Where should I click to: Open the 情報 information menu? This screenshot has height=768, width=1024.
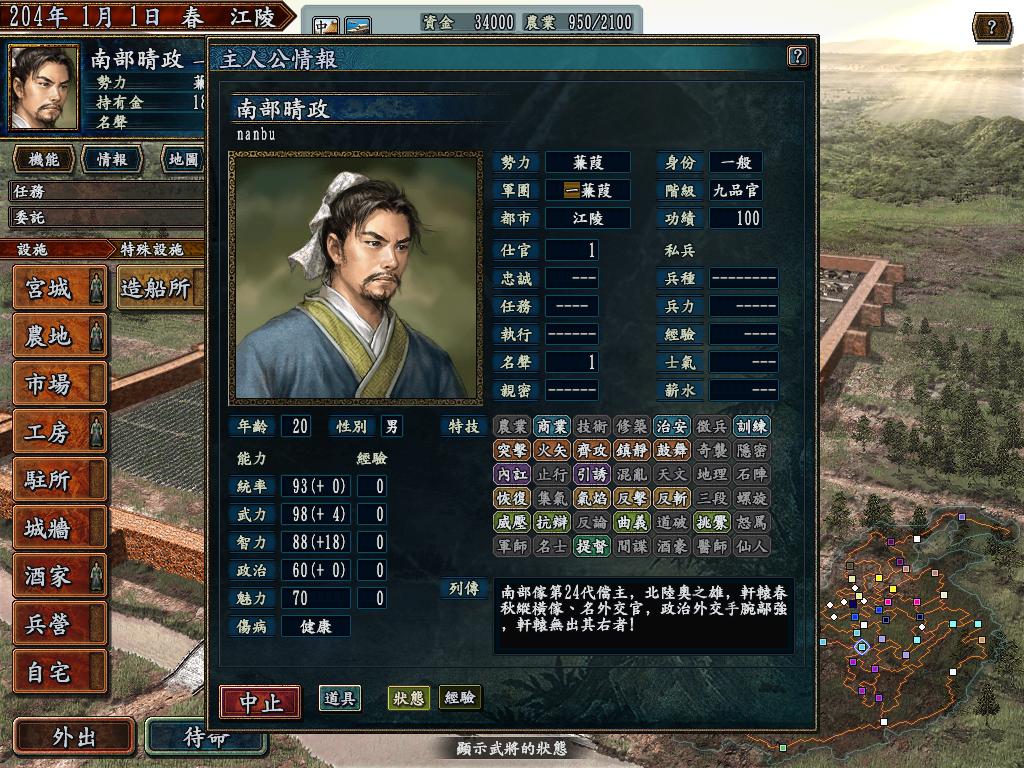(x=111, y=159)
